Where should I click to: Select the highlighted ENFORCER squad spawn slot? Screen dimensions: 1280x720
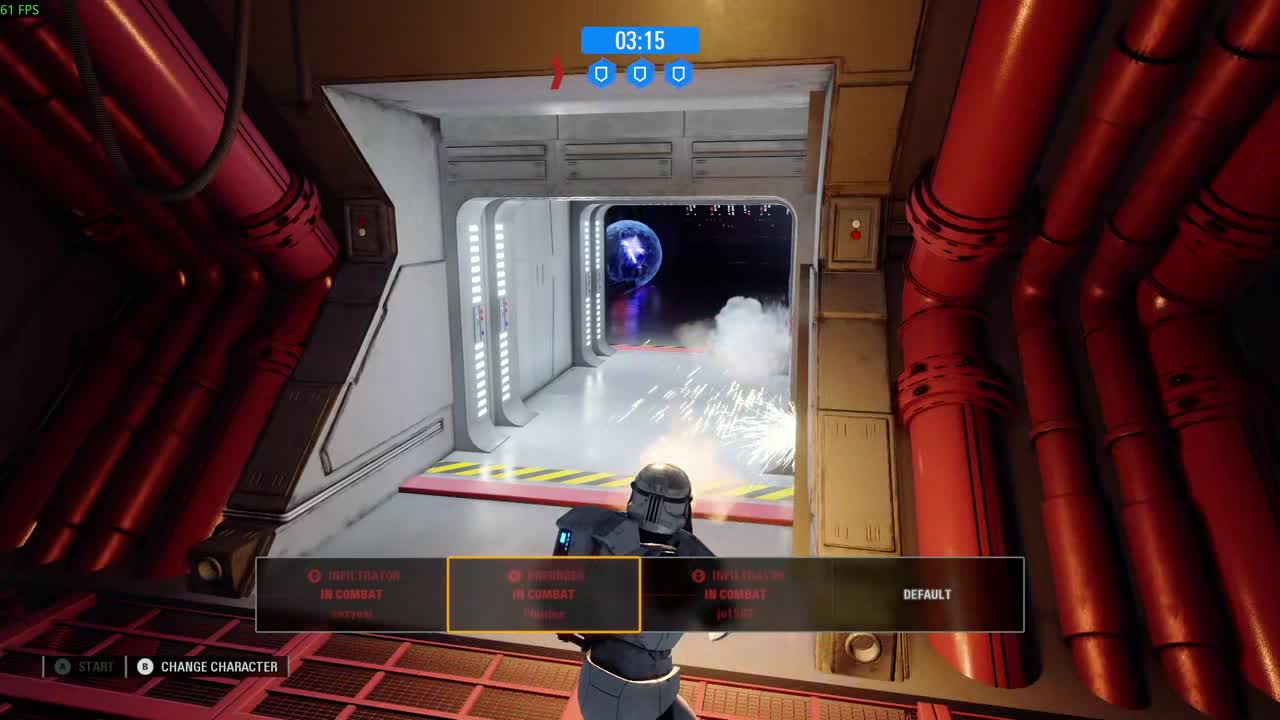[x=544, y=594]
